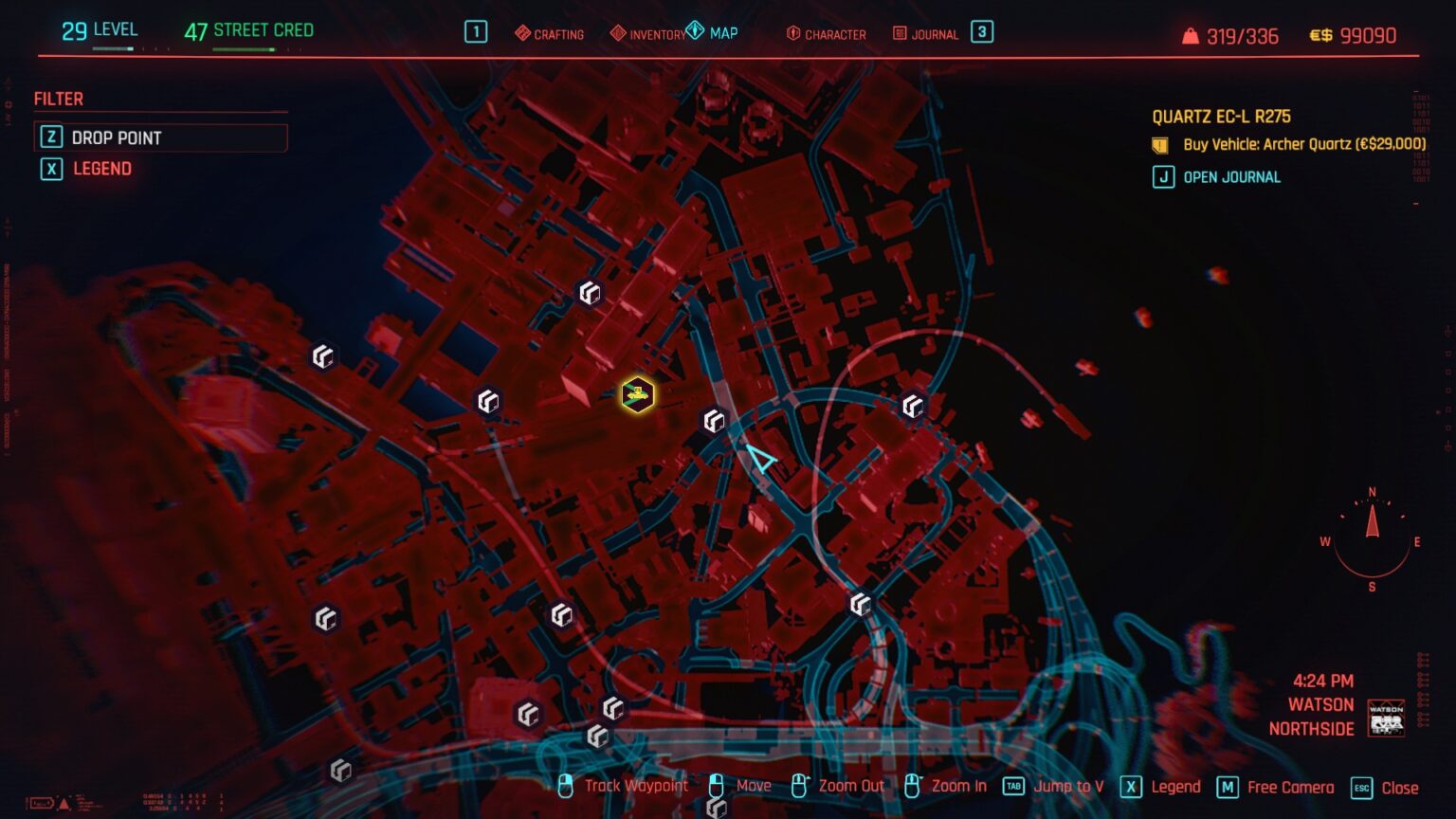
Task: Click the carry weight icon showing 319/336
Action: tap(1188, 34)
